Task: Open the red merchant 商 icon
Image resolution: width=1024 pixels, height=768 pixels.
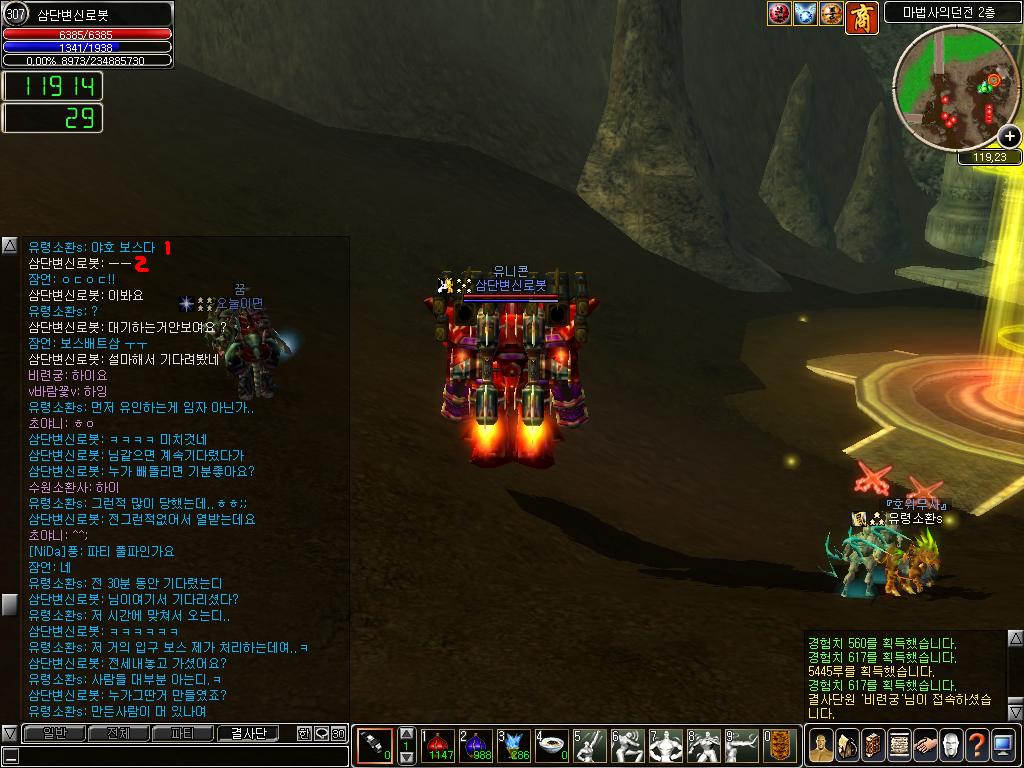Action: point(861,15)
